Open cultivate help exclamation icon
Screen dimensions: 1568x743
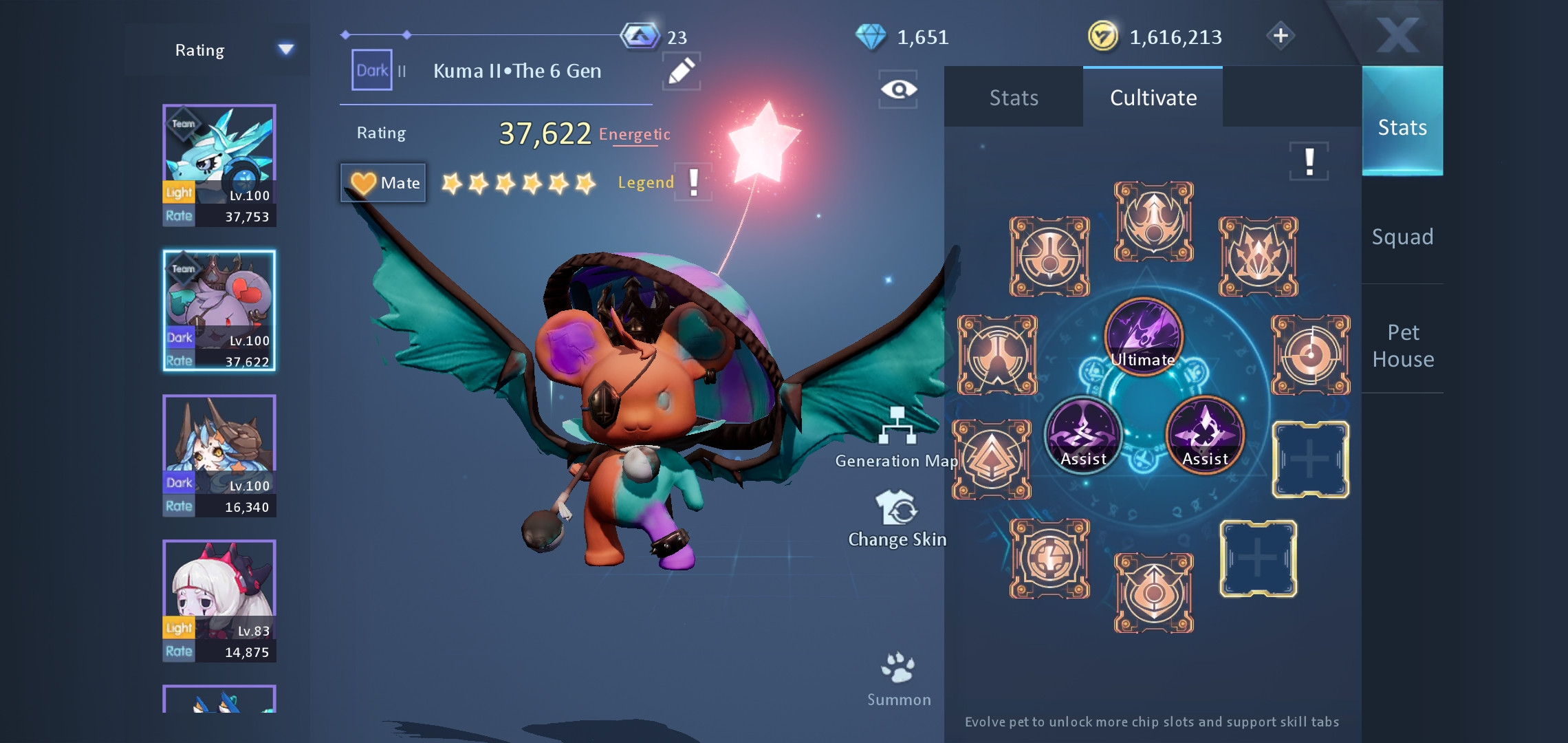tap(1309, 162)
